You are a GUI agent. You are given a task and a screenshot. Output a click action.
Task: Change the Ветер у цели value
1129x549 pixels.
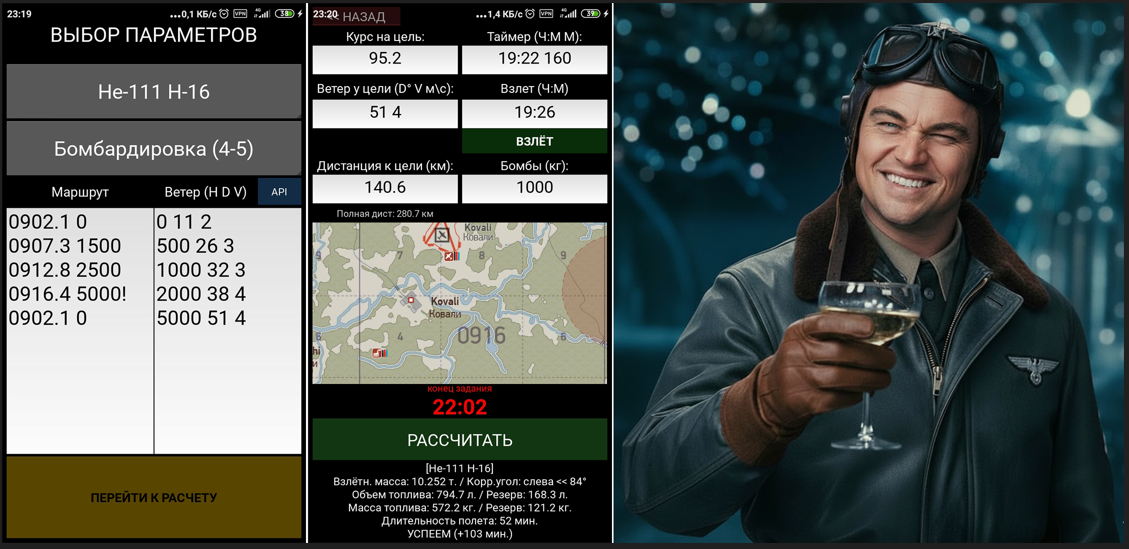385,113
